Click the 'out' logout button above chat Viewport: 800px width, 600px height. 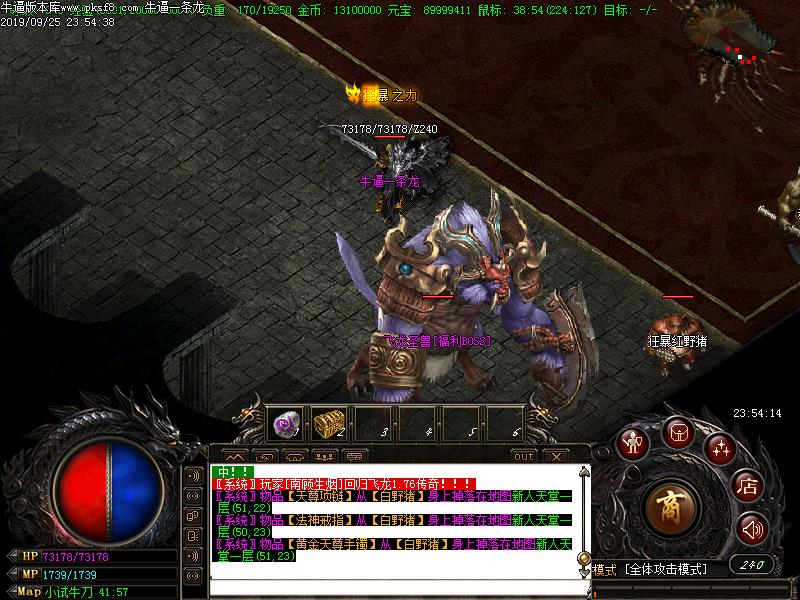point(523,456)
